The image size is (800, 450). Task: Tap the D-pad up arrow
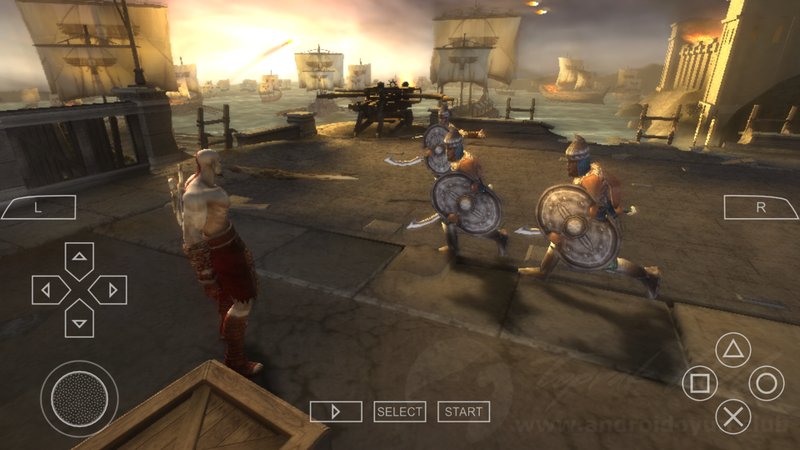(79, 259)
